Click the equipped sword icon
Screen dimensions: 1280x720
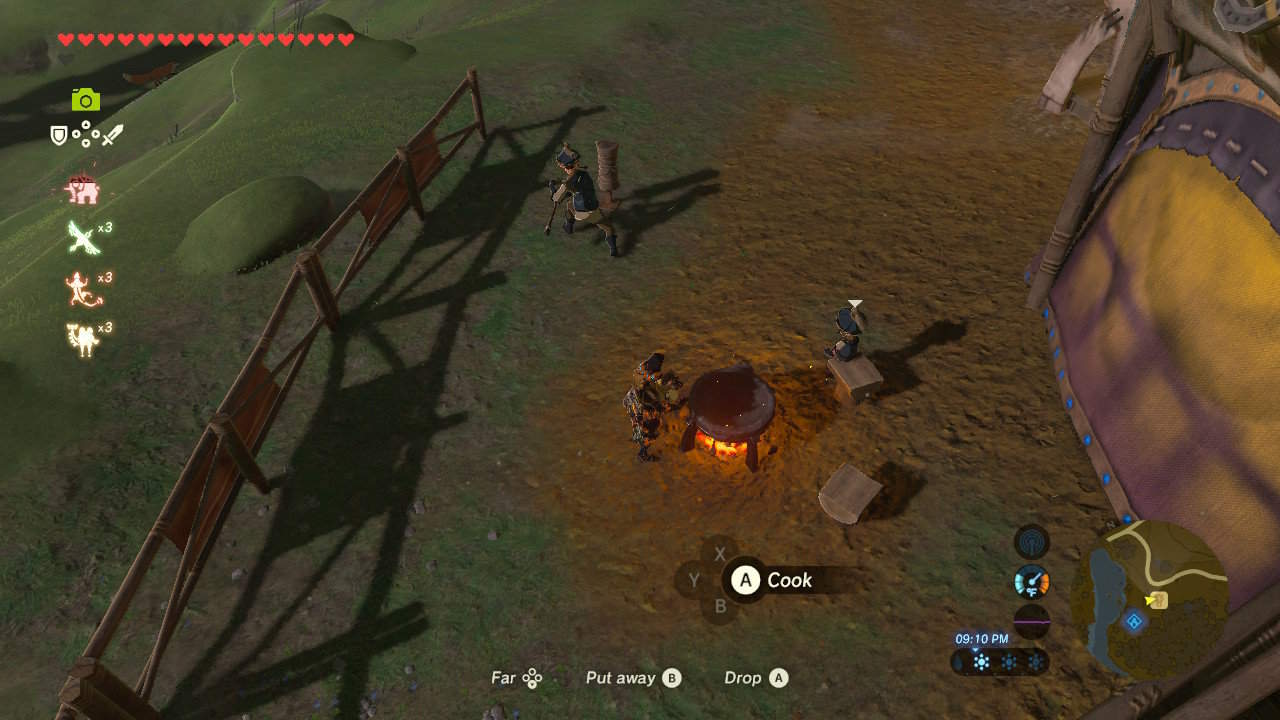click(x=113, y=133)
